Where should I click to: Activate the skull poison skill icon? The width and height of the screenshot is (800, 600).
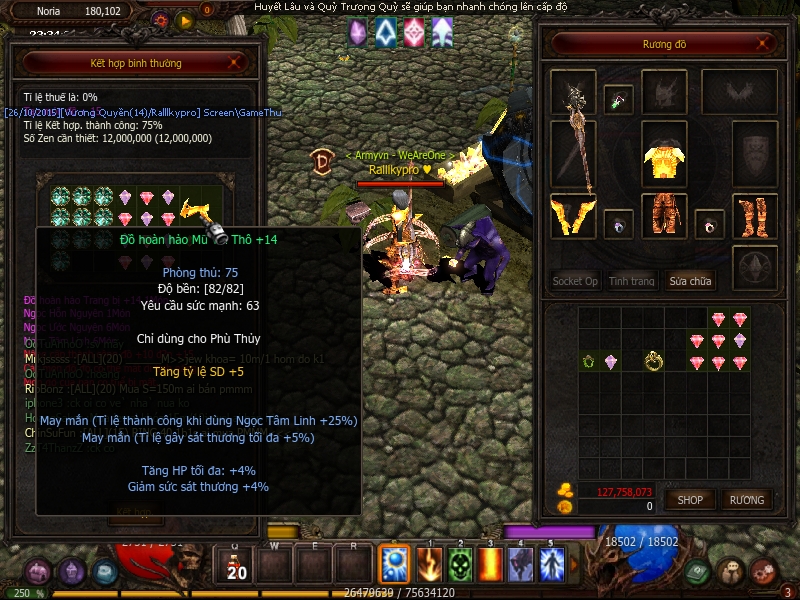[460, 565]
